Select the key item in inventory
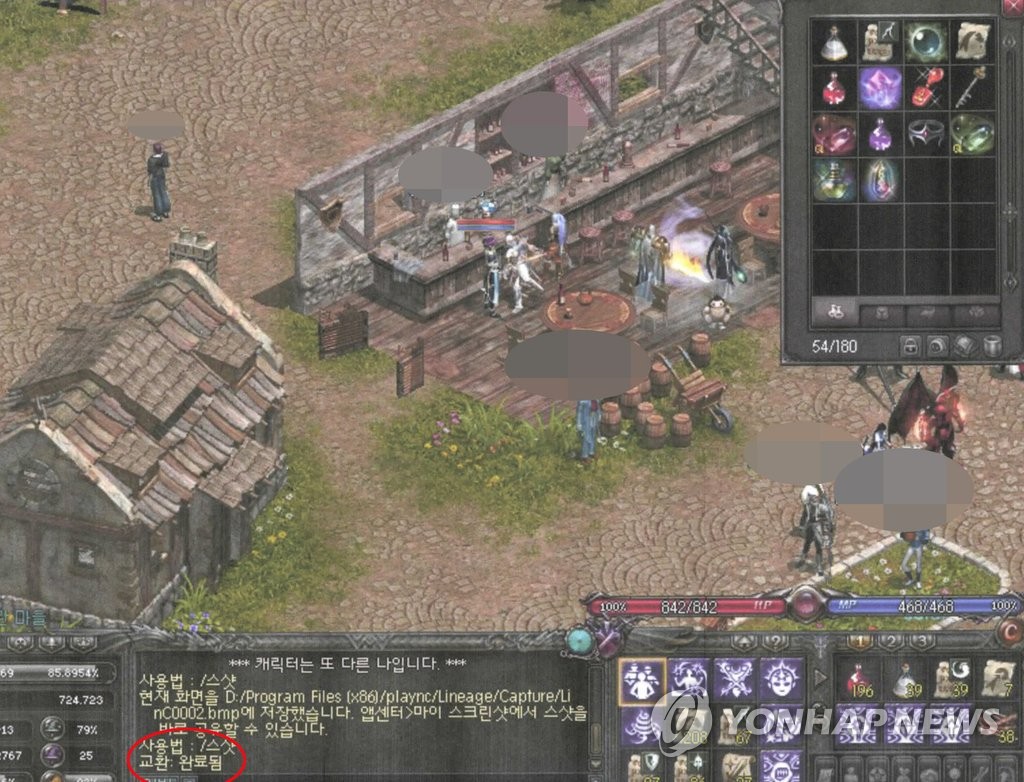Screen dimensions: 1024x782 [x=973, y=87]
